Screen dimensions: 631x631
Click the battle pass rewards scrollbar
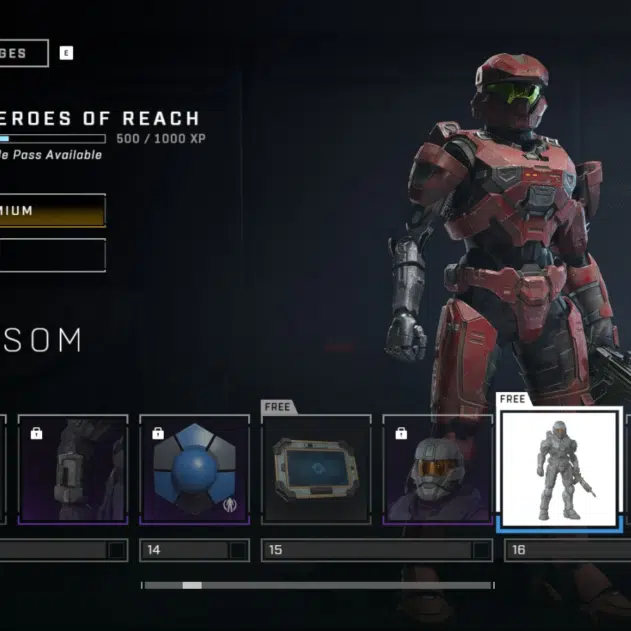316,585
